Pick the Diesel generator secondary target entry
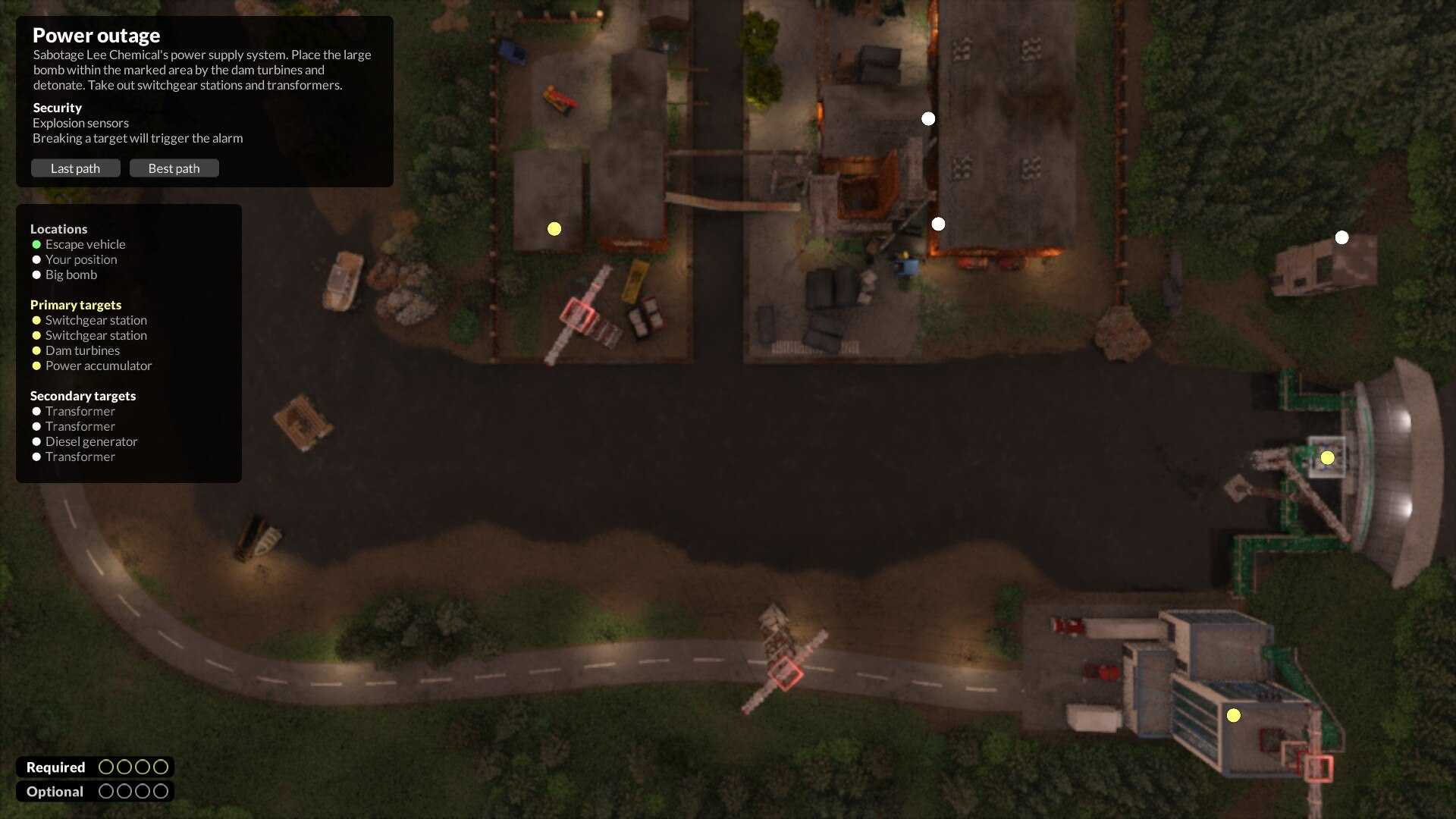This screenshot has height=819, width=1456. pos(91,441)
